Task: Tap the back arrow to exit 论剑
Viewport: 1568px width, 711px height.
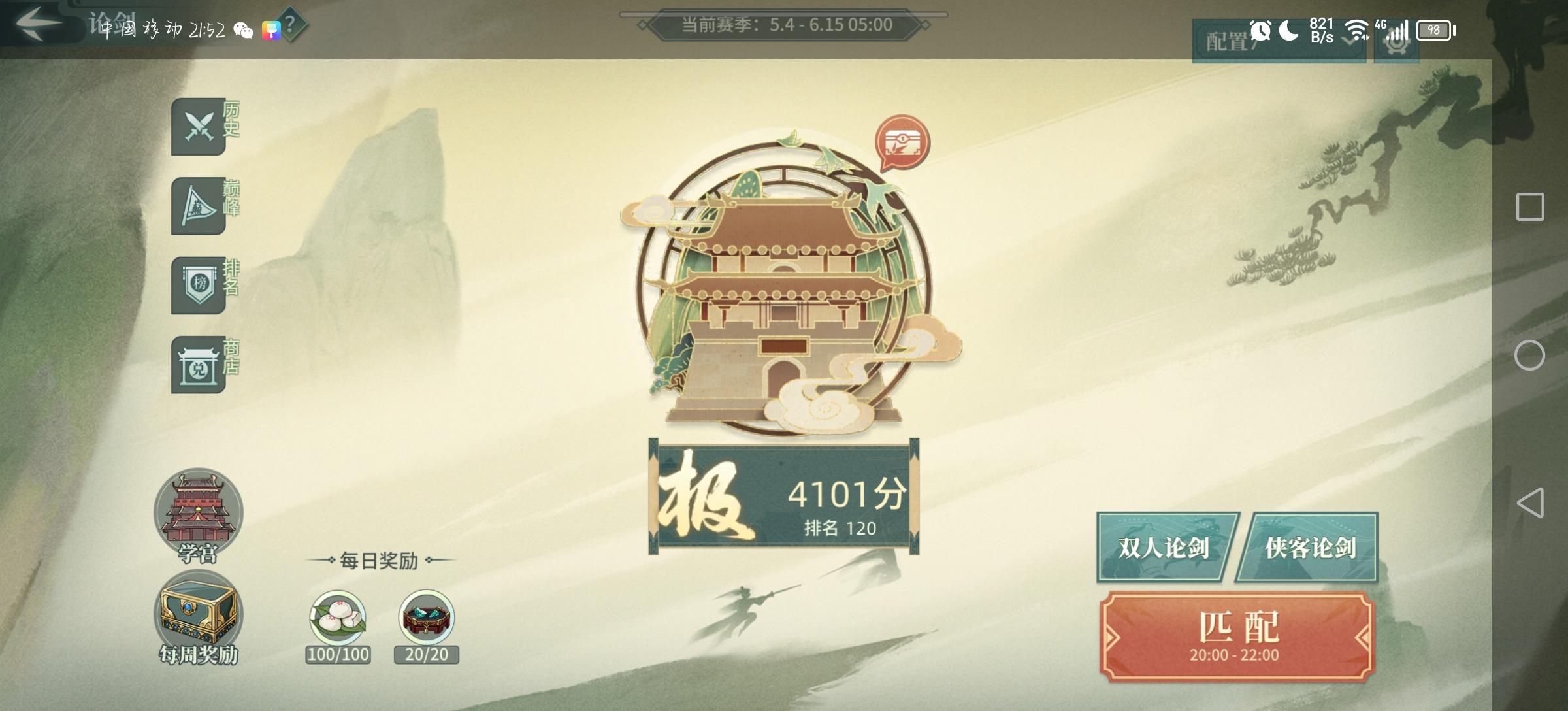Action: [x=37, y=22]
